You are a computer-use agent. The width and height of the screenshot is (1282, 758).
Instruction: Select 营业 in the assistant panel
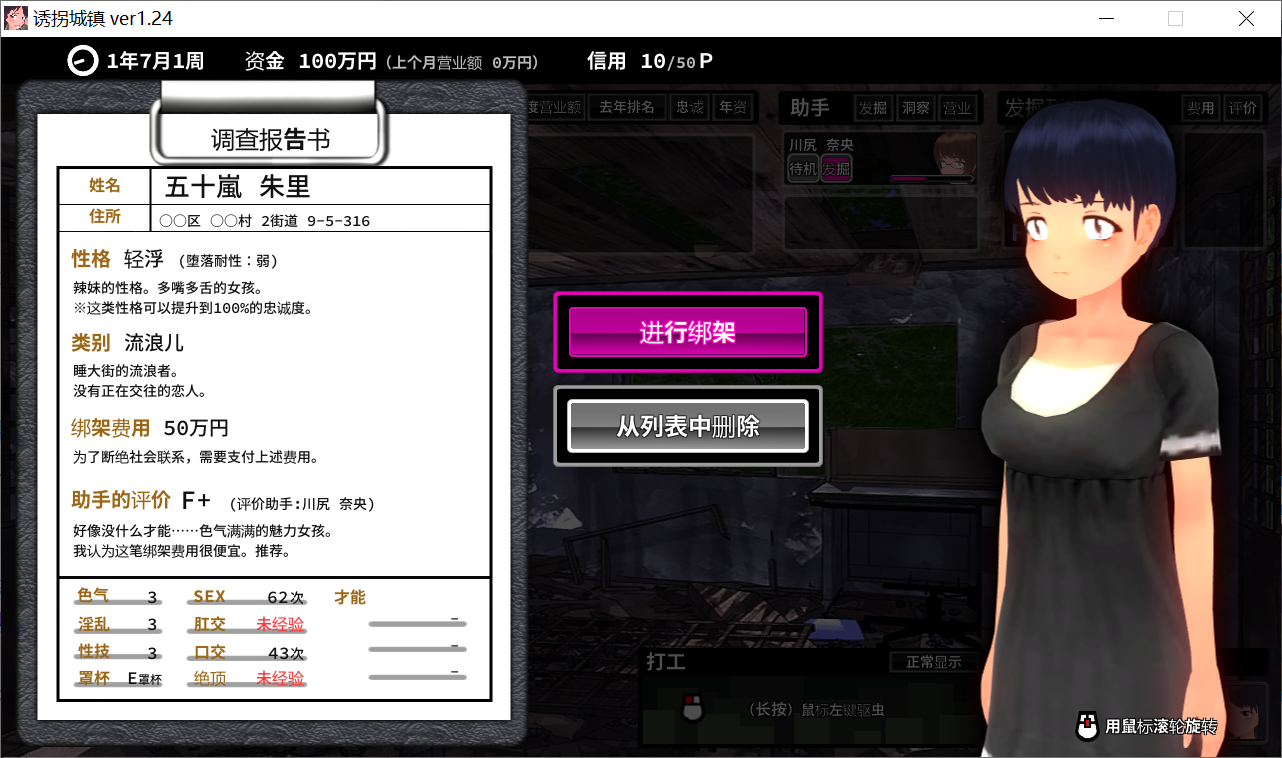tap(957, 107)
